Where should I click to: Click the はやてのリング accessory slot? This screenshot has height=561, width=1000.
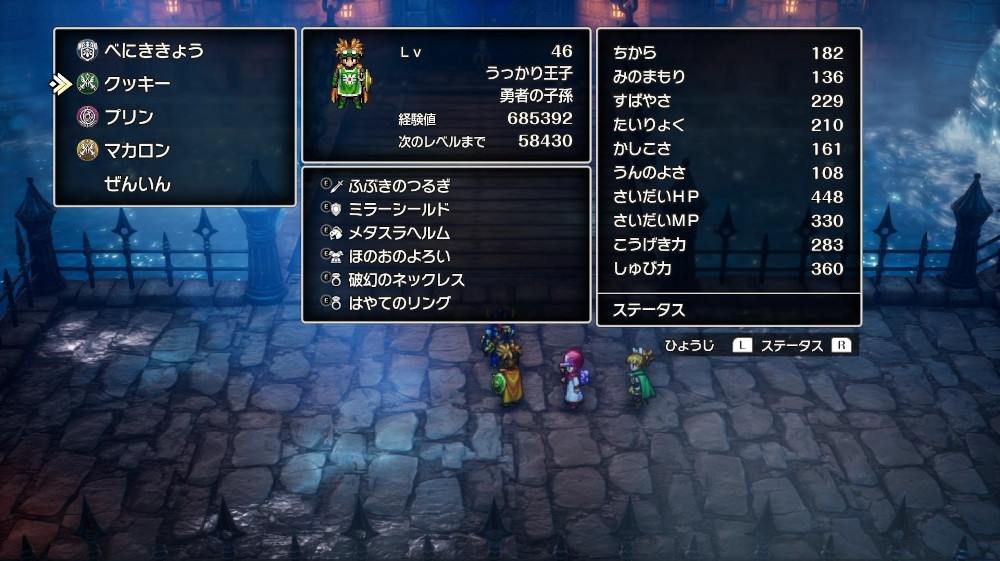point(399,302)
